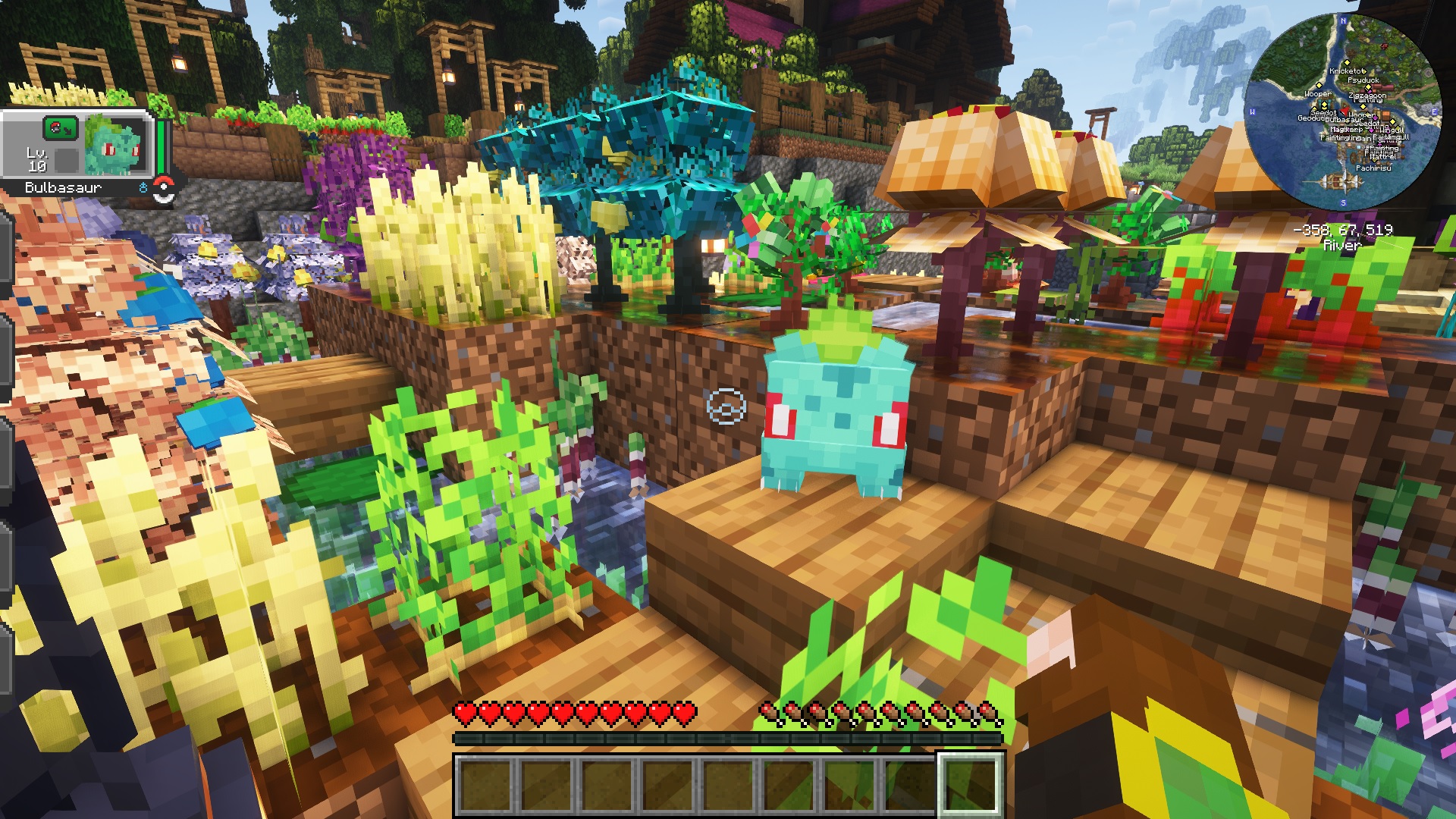This screenshot has height=819, width=1456.
Task: Click the N compass marker on the minimap
Action: [1343, 20]
